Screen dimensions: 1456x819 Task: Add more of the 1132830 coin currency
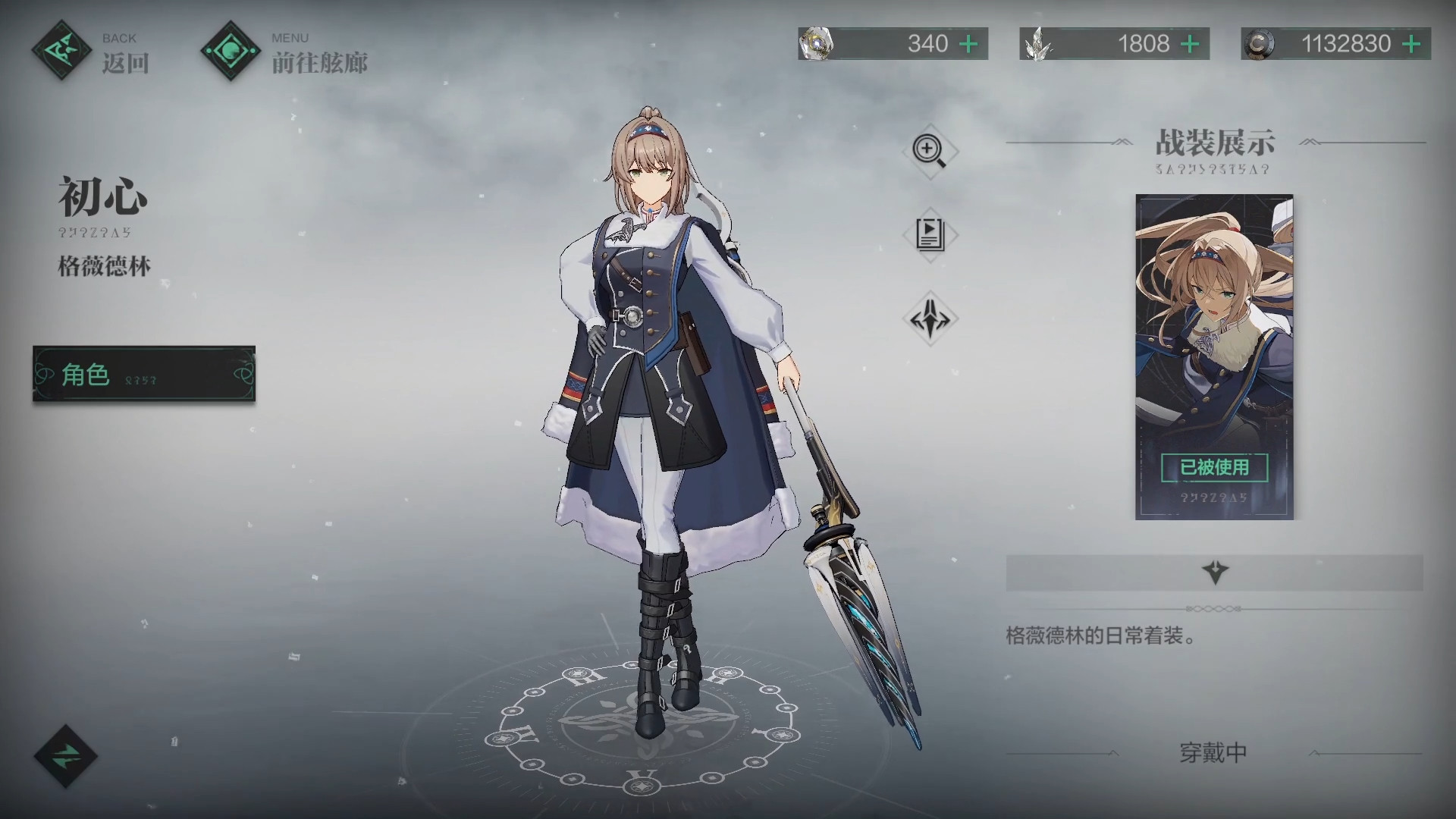pyautogui.click(x=1411, y=44)
